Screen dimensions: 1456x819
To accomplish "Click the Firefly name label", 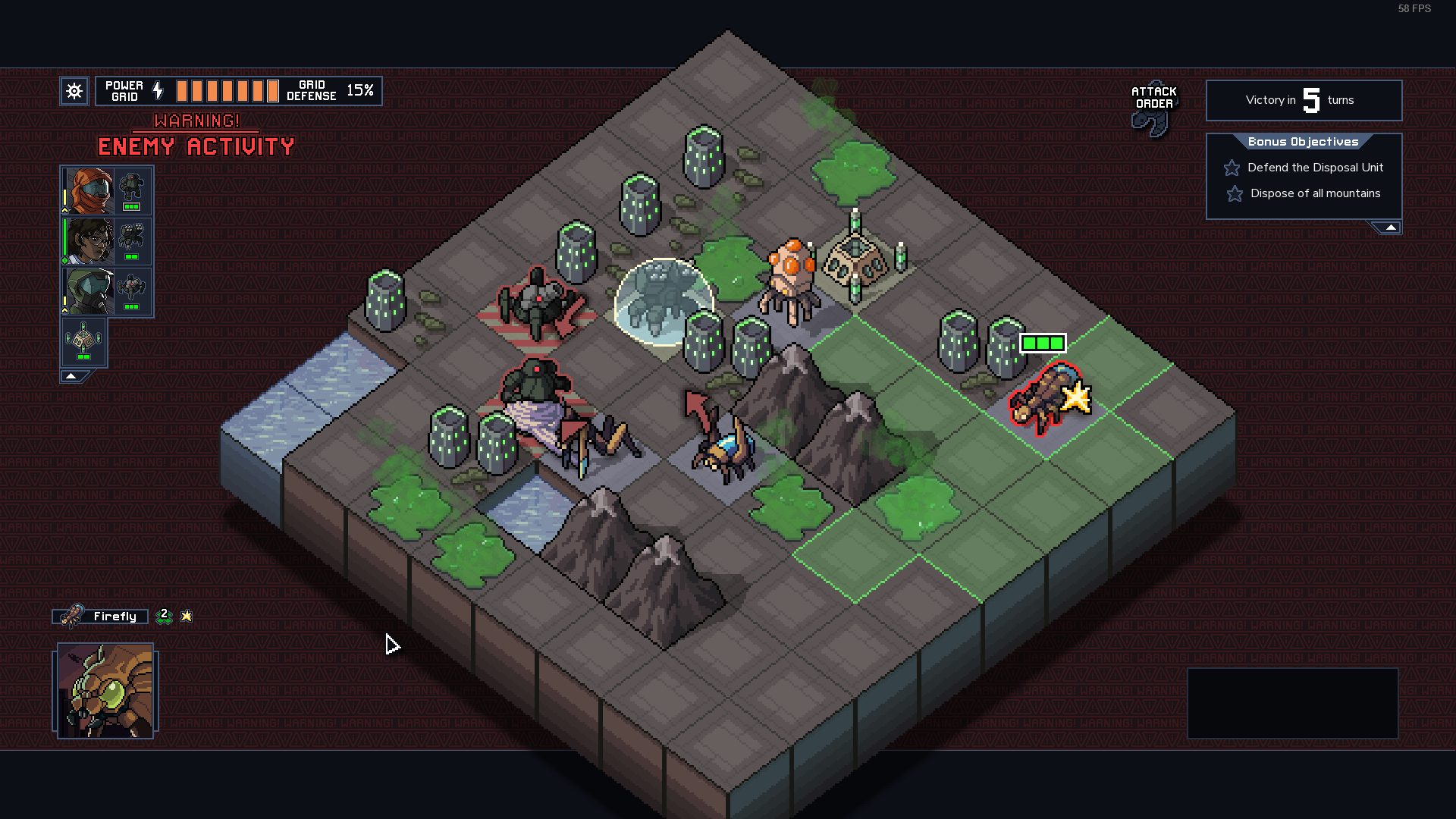I will coord(114,617).
